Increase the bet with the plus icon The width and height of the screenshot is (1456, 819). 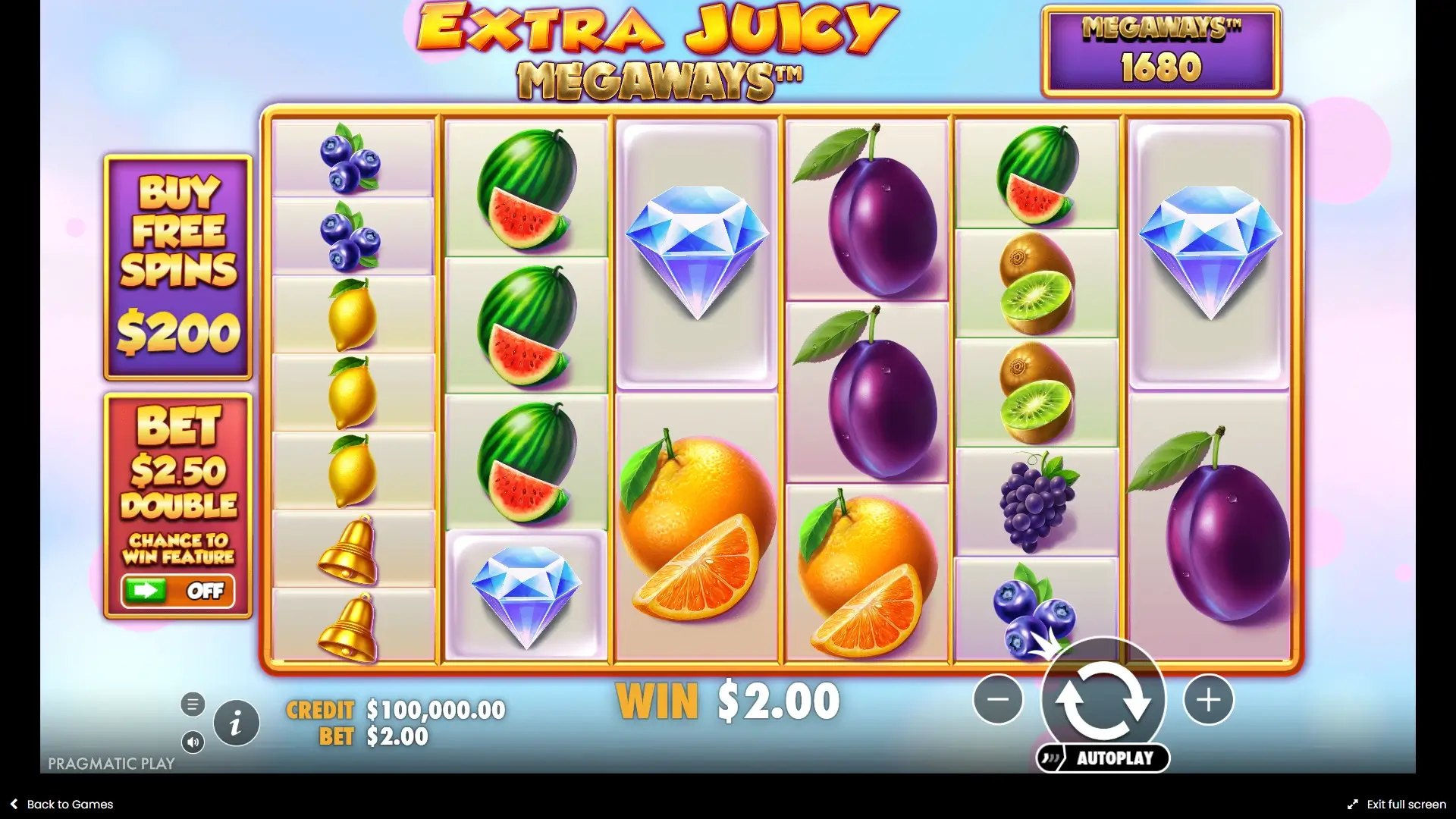pos(1208,700)
